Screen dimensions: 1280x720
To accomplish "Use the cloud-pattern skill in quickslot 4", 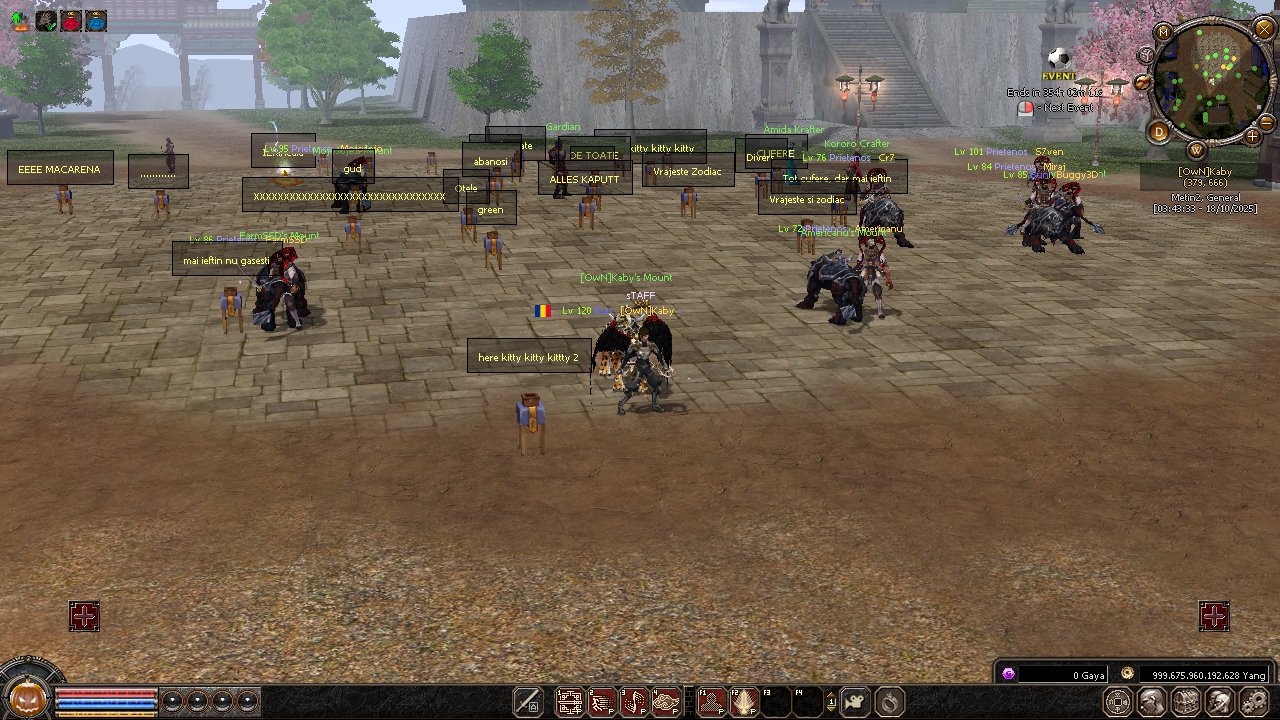I will pyautogui.click(x=666, y=702).
